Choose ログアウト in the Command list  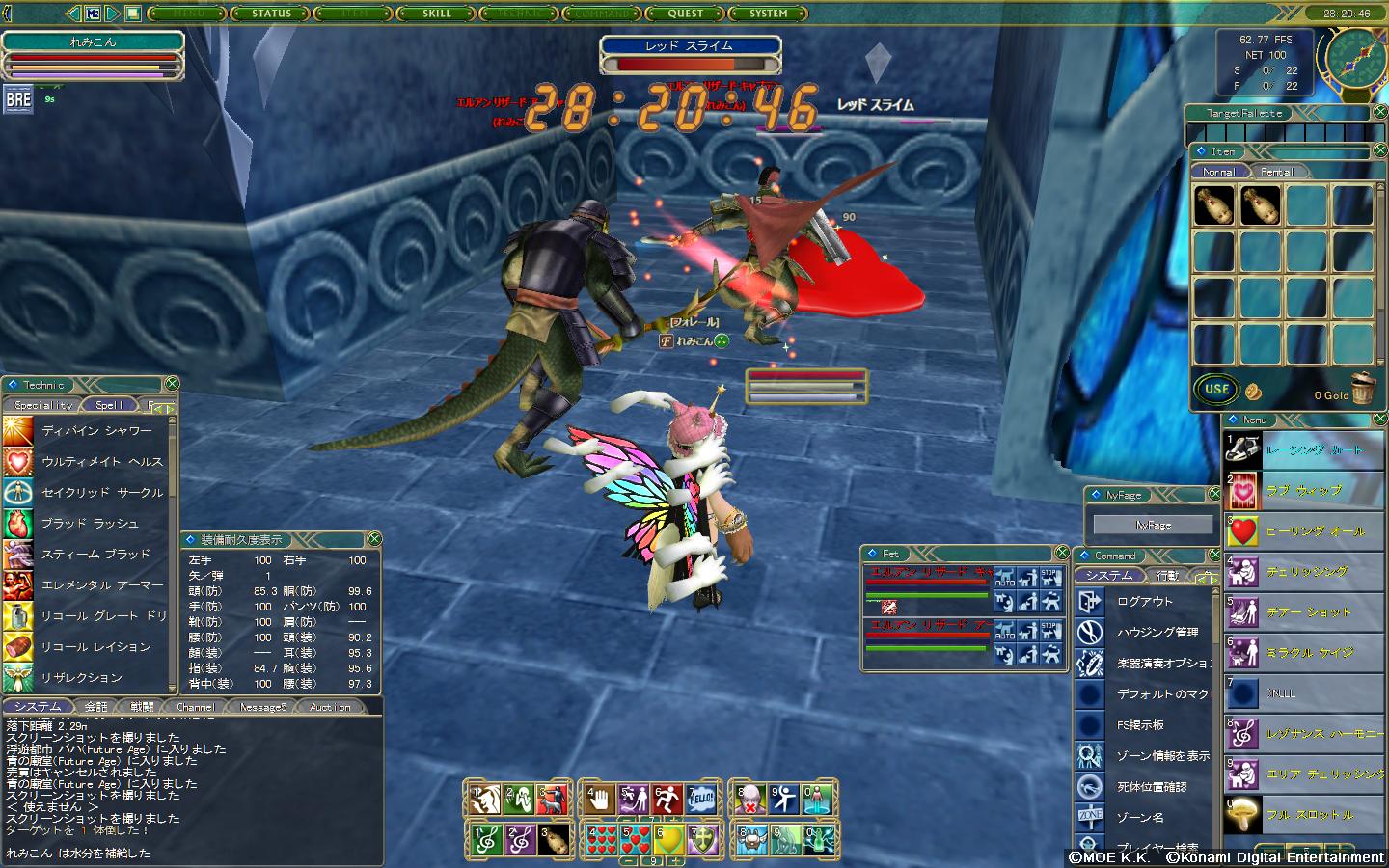point(1145,601)
